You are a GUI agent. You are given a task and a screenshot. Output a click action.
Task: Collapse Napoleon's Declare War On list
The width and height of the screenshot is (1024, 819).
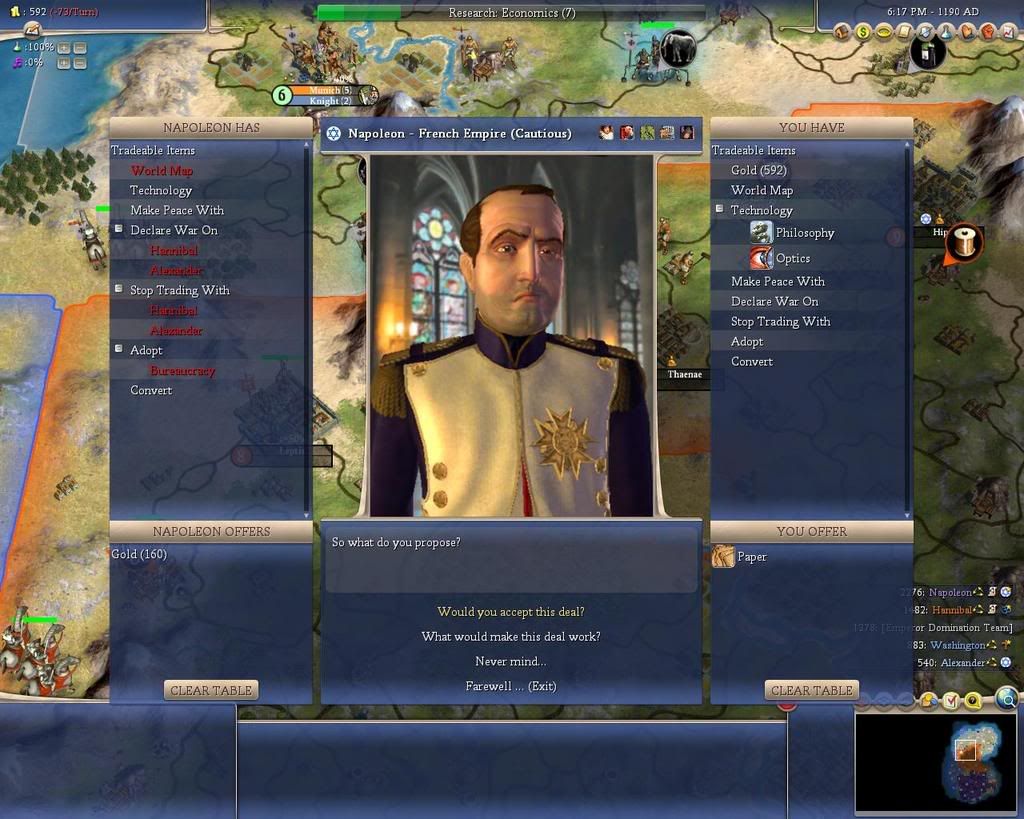click(118, 230)
